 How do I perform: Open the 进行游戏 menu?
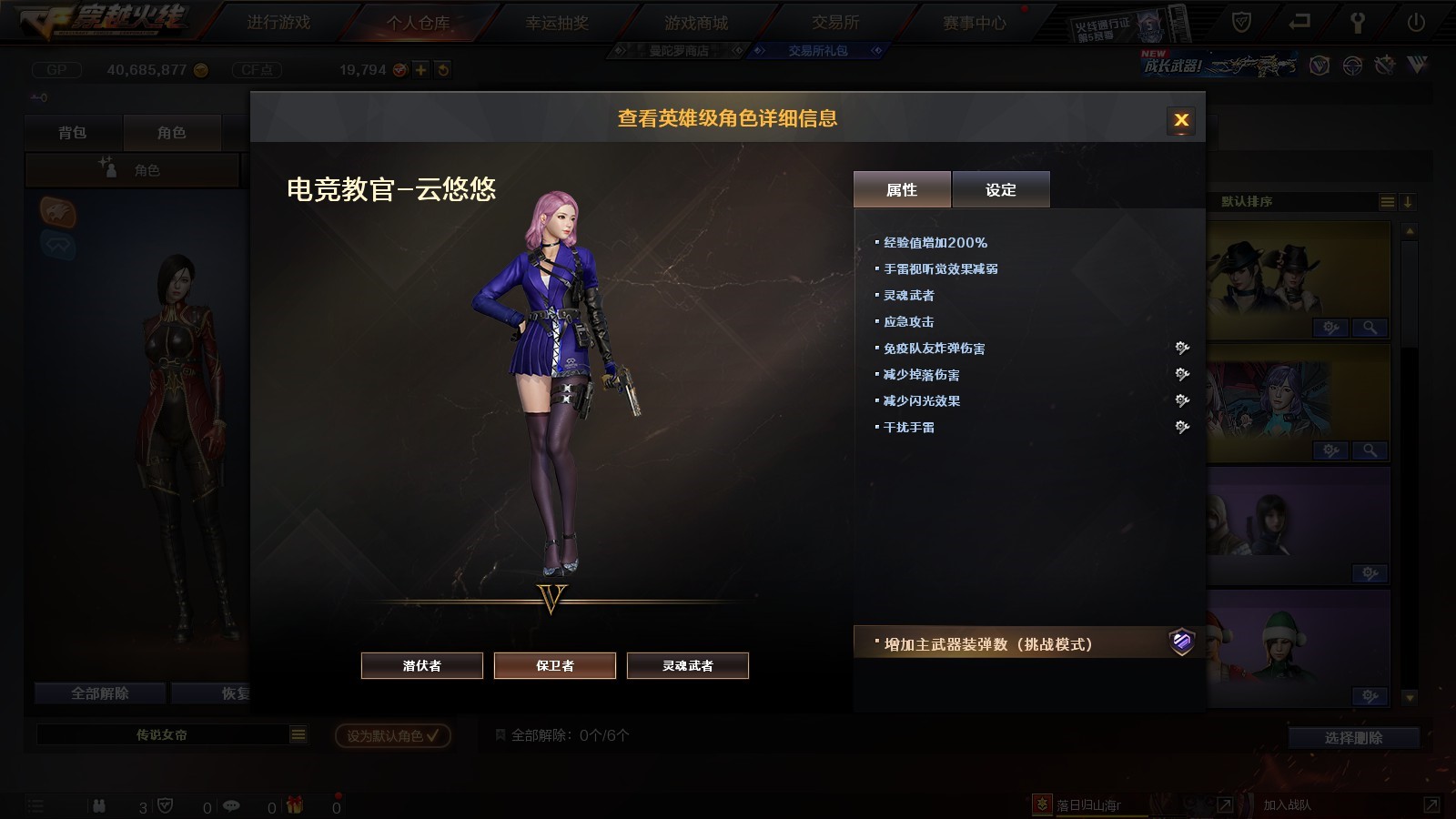(278, 22)
